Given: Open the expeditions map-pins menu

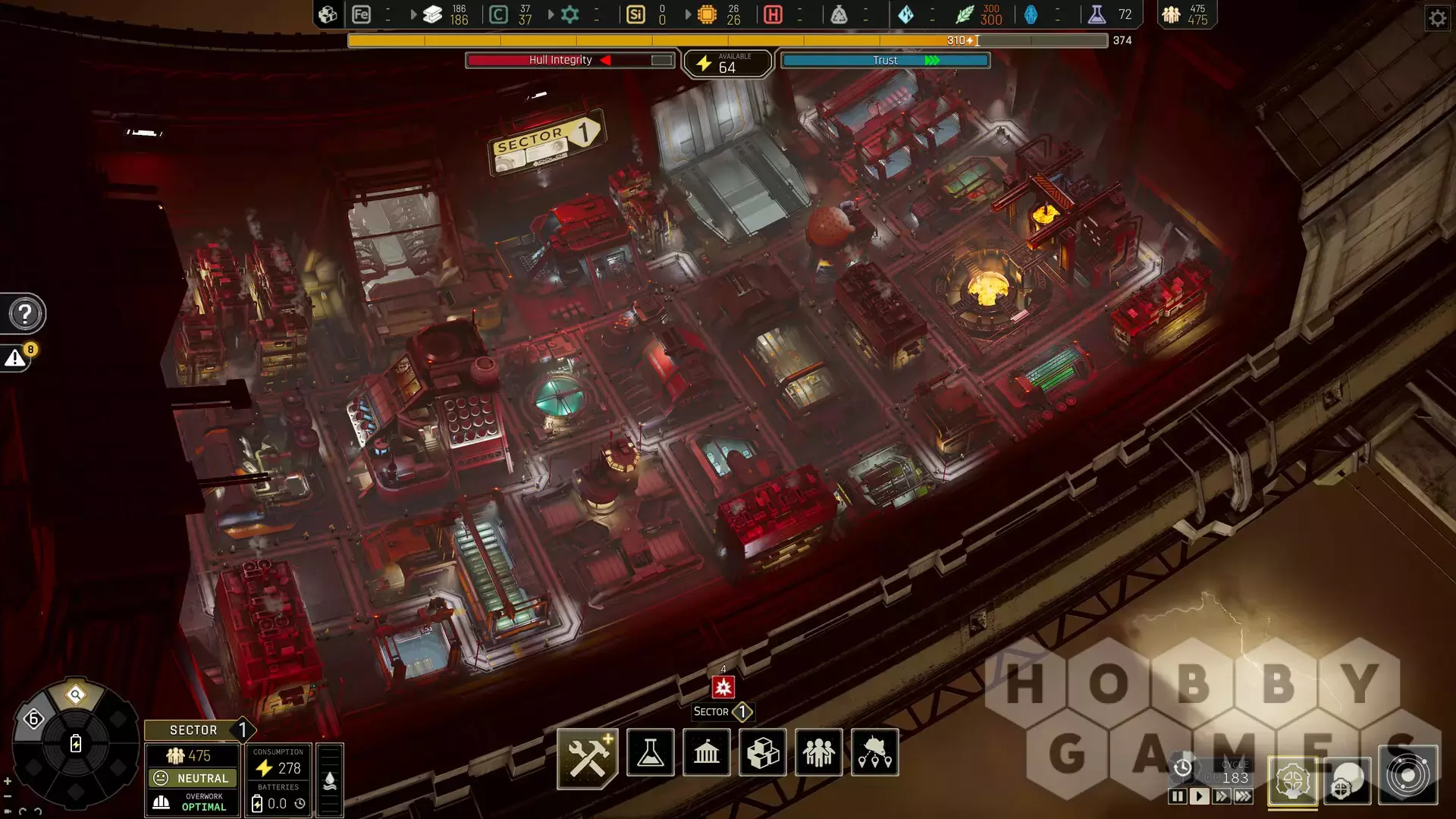Looking at the screenshot, I should (x=875, y=753).
